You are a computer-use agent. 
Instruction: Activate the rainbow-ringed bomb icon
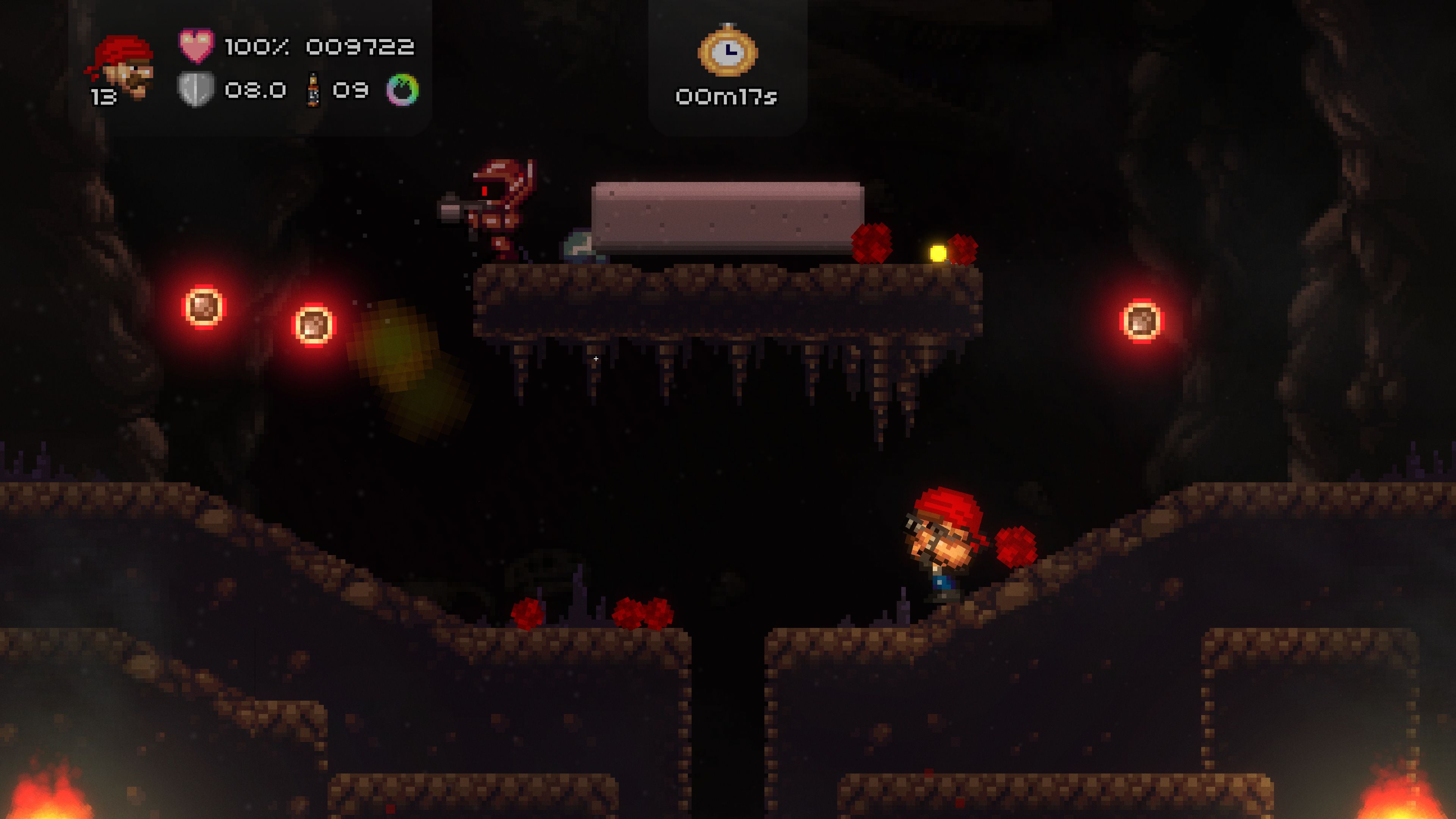pos(402,90)
